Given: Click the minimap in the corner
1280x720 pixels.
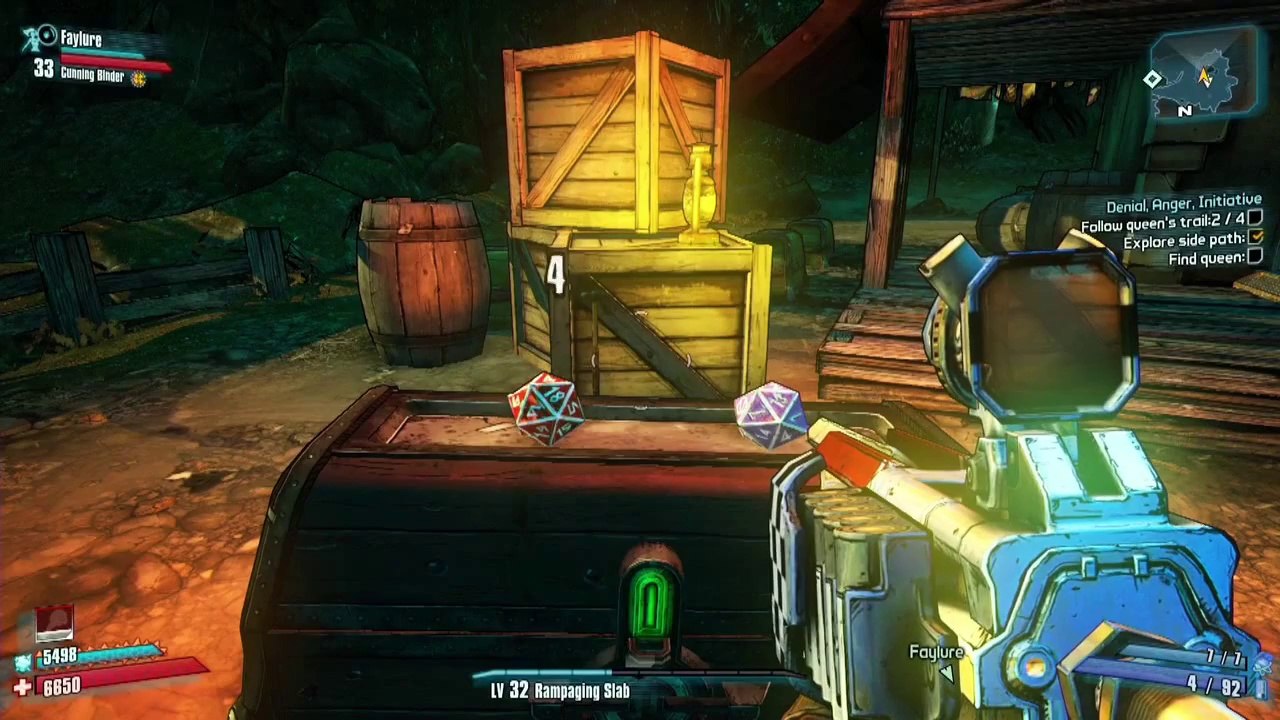Looking at the screenshot, I should (1202, 75).
